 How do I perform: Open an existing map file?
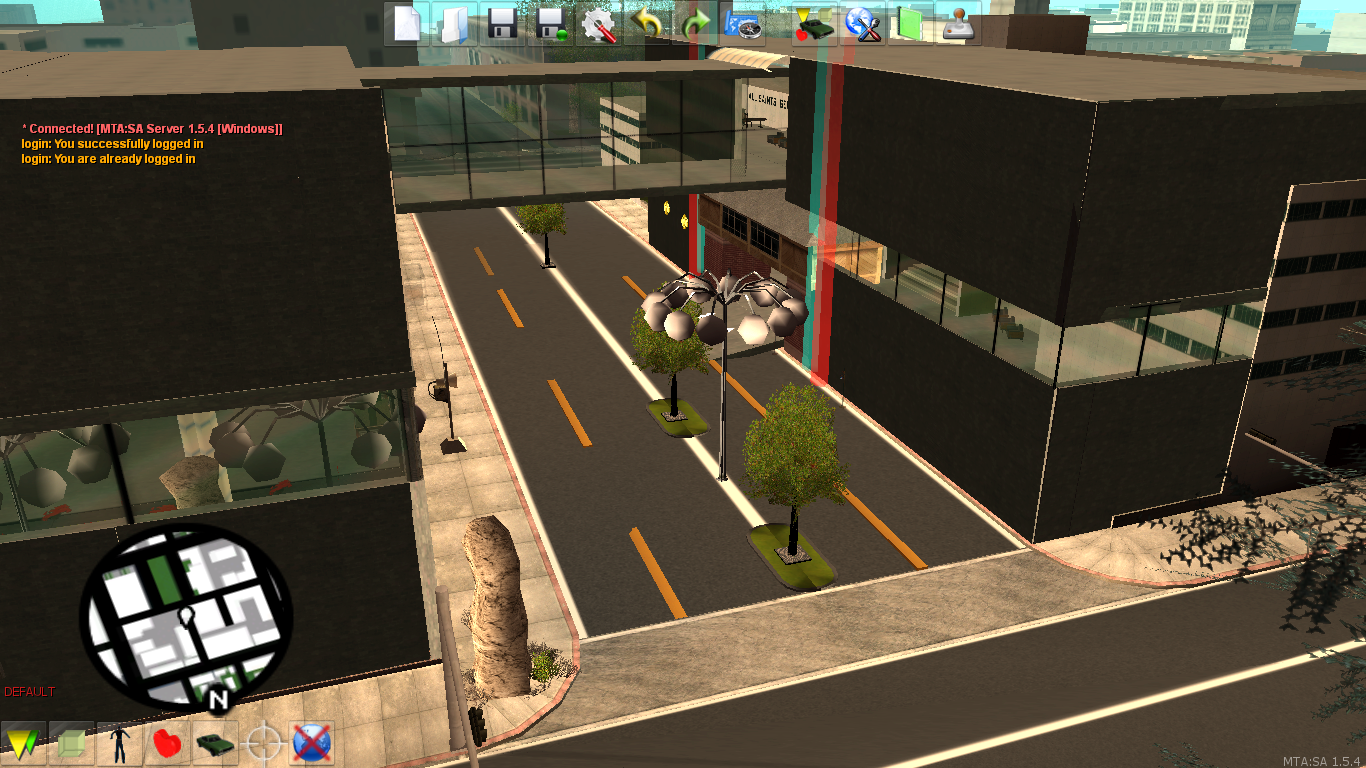(x=453, y=25)
